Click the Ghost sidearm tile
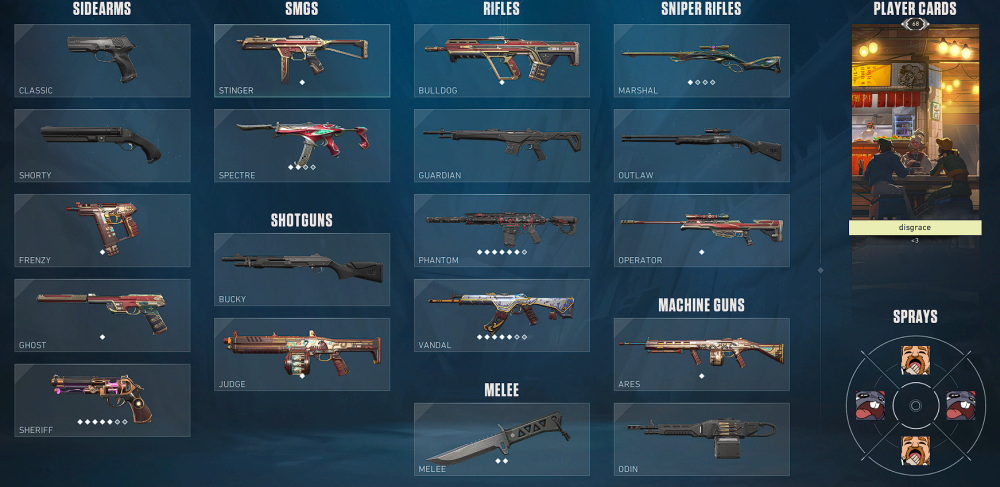This screenshot has width=1000, height=487. coord(102,315)
